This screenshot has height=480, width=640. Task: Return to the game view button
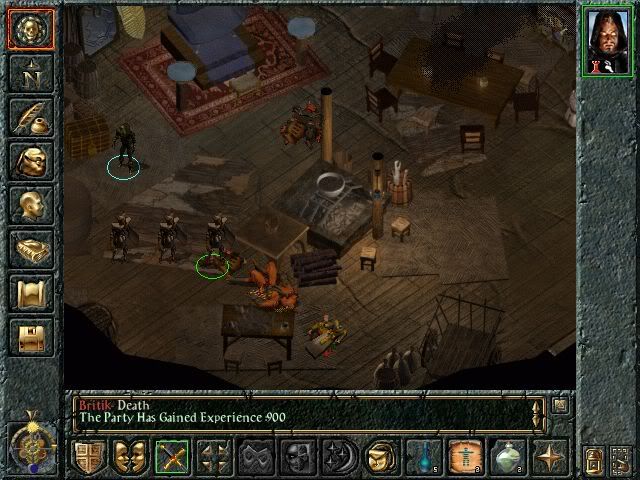pyautogui.click(x=29, y=29)
